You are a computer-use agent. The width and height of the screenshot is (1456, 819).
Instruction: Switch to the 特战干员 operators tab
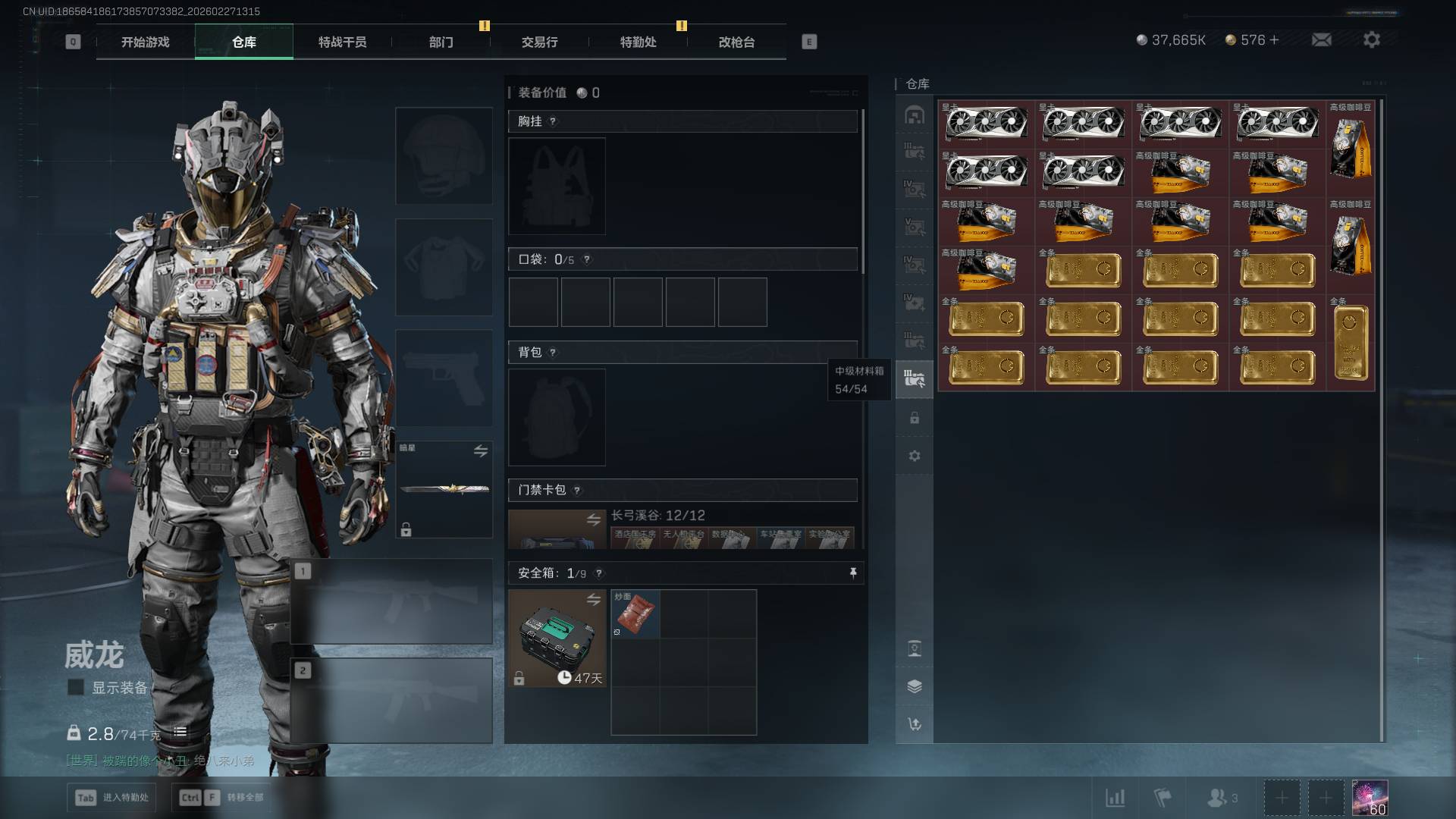point(342,42)
